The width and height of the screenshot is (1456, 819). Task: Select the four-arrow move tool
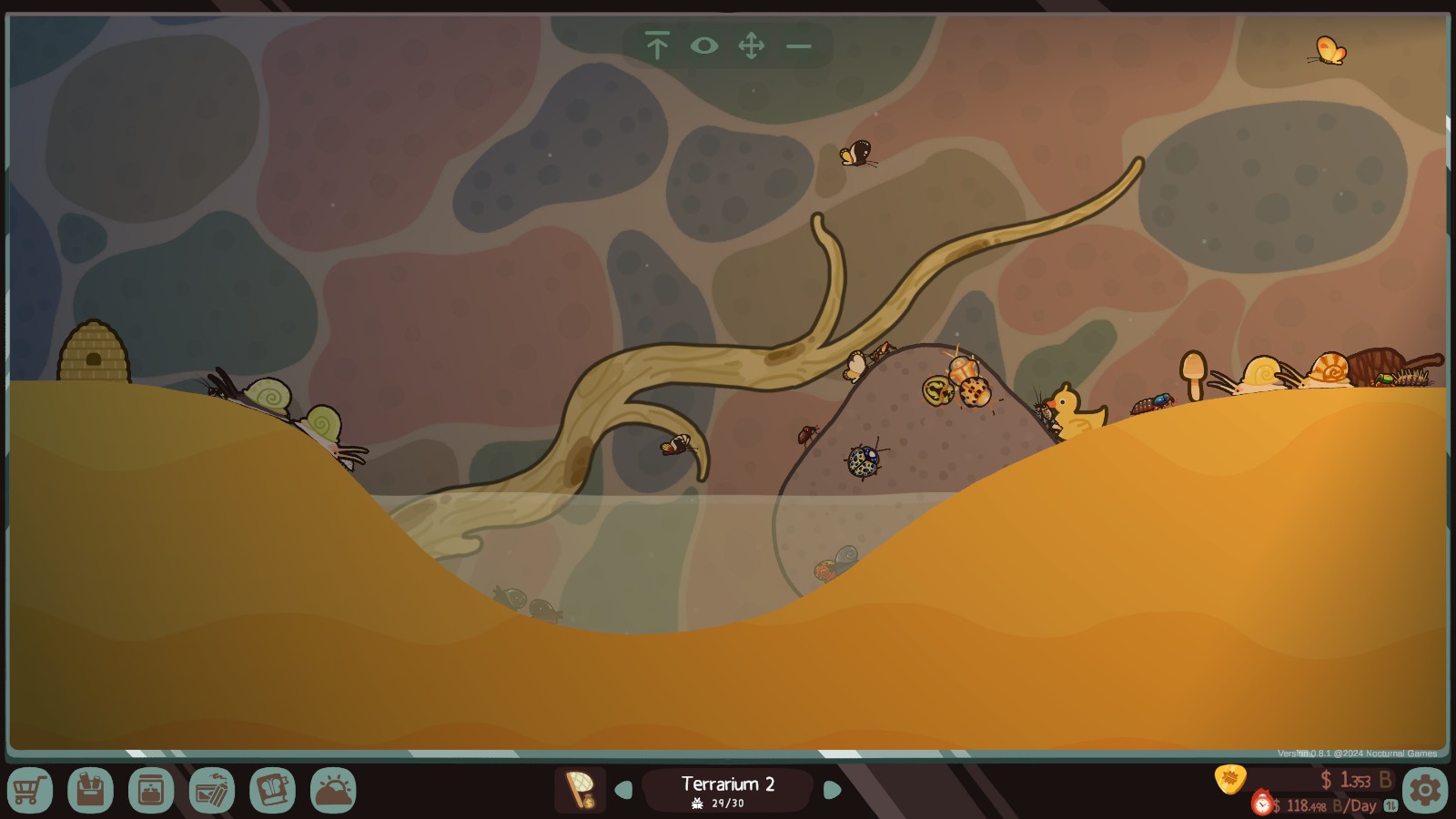pyautogui.click(x=752, y=45)
